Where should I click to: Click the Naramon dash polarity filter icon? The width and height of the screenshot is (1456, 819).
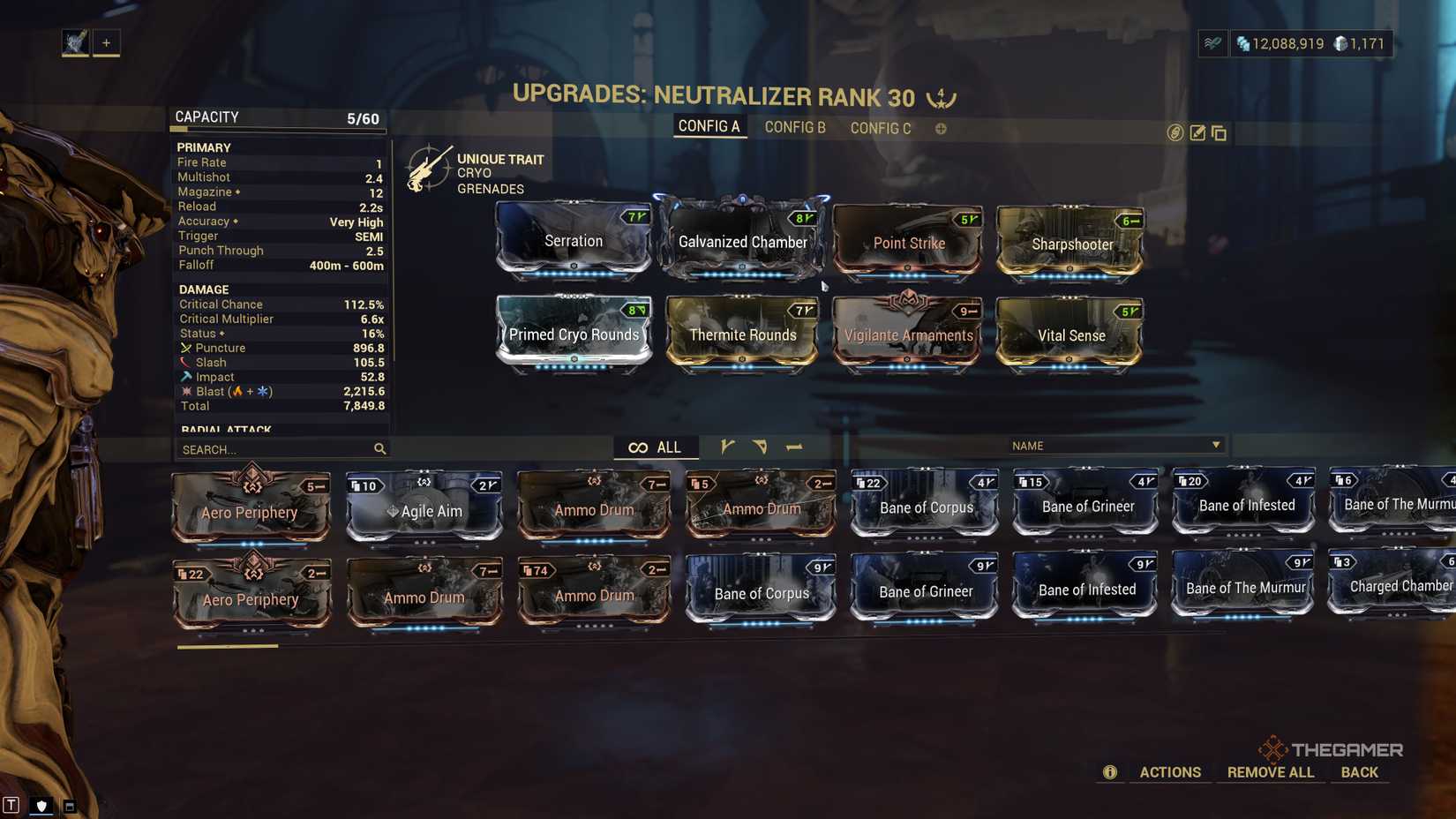point(794,447)
